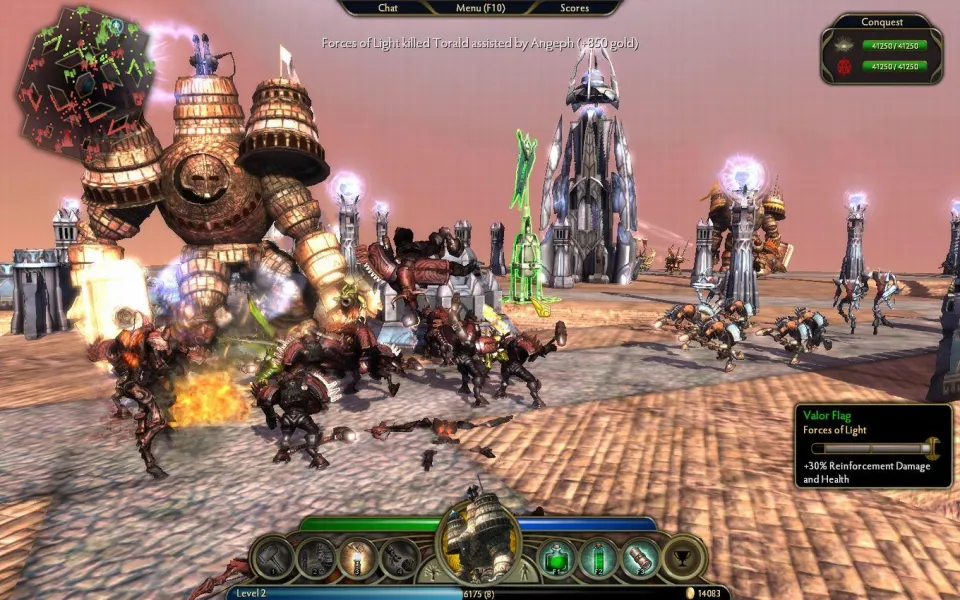Click the Forces of Light emblem in Conquest

pos(845,46)
